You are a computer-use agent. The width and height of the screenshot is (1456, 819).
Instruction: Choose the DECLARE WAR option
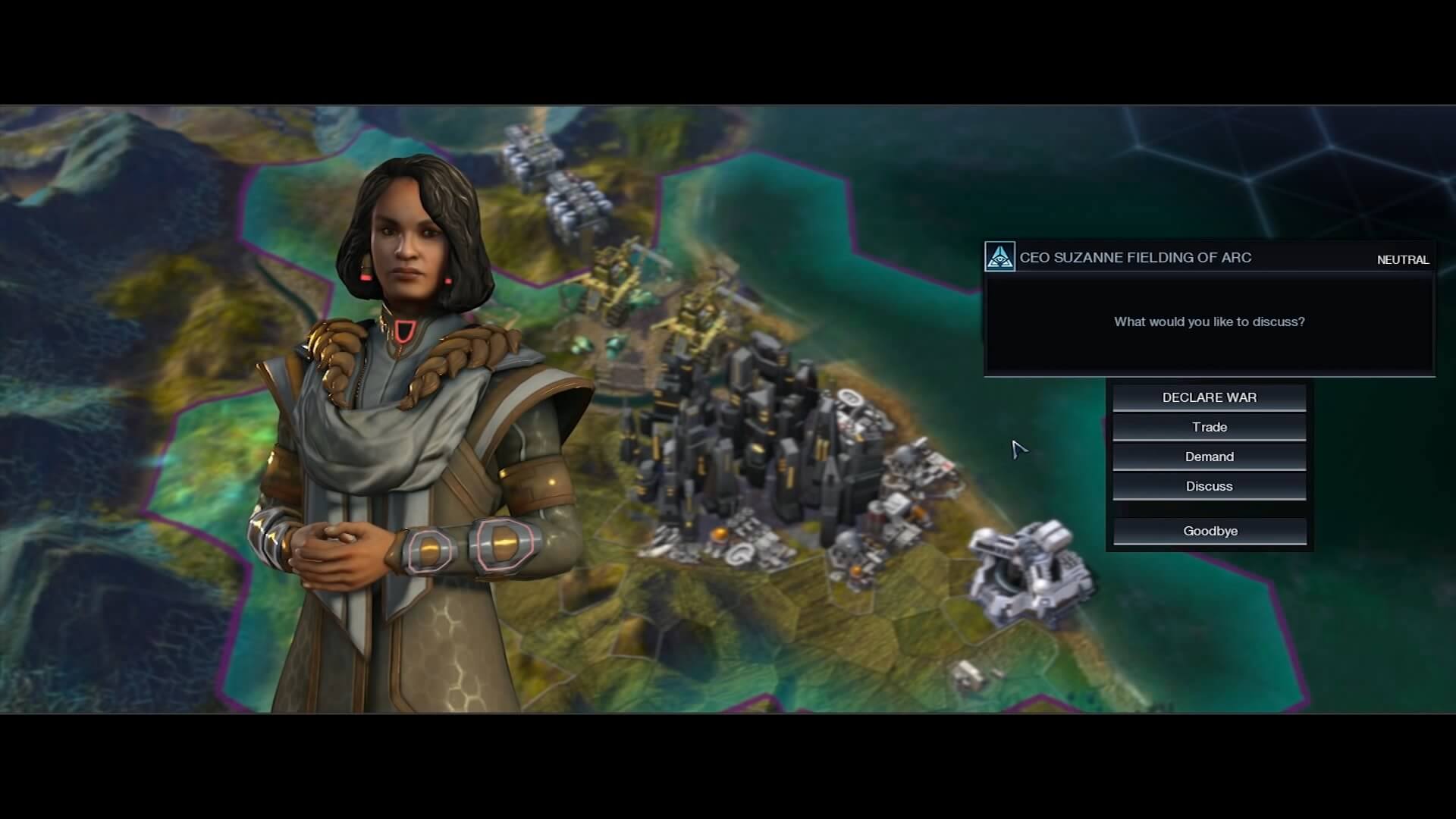(1209, 397)
